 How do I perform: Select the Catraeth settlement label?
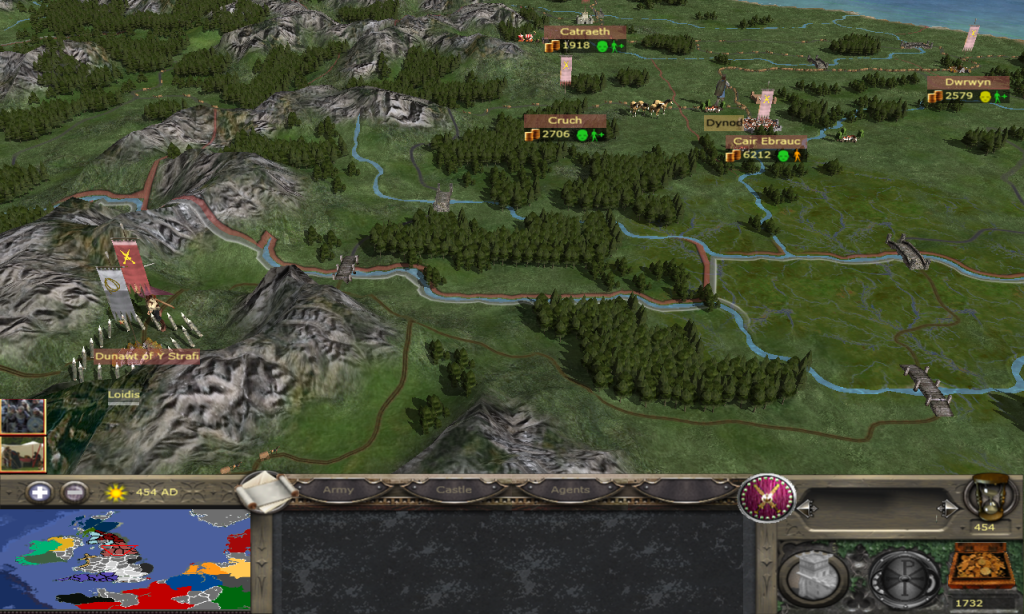585,32
